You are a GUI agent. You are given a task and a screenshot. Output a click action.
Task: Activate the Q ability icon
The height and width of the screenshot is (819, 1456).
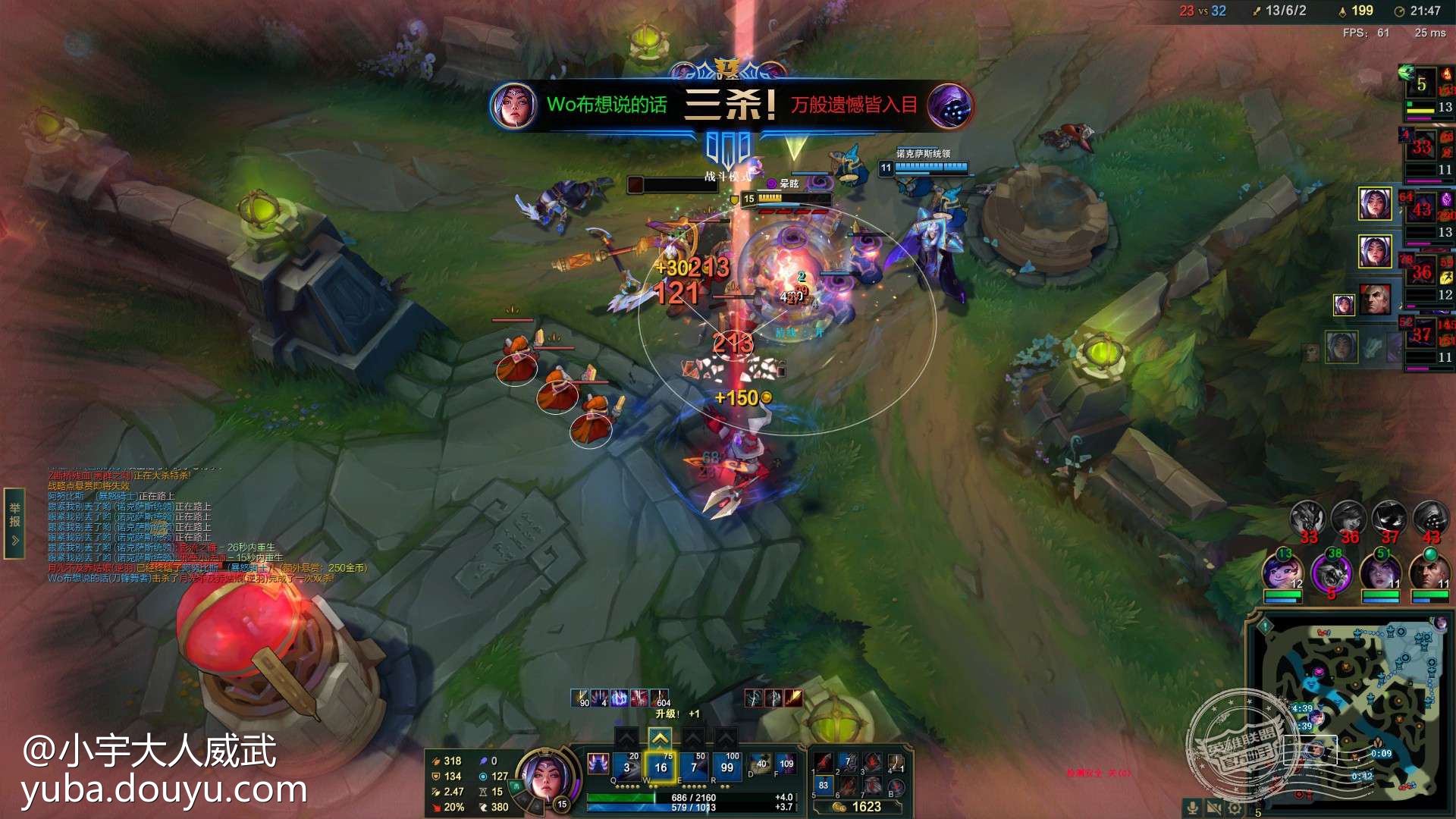626,767
